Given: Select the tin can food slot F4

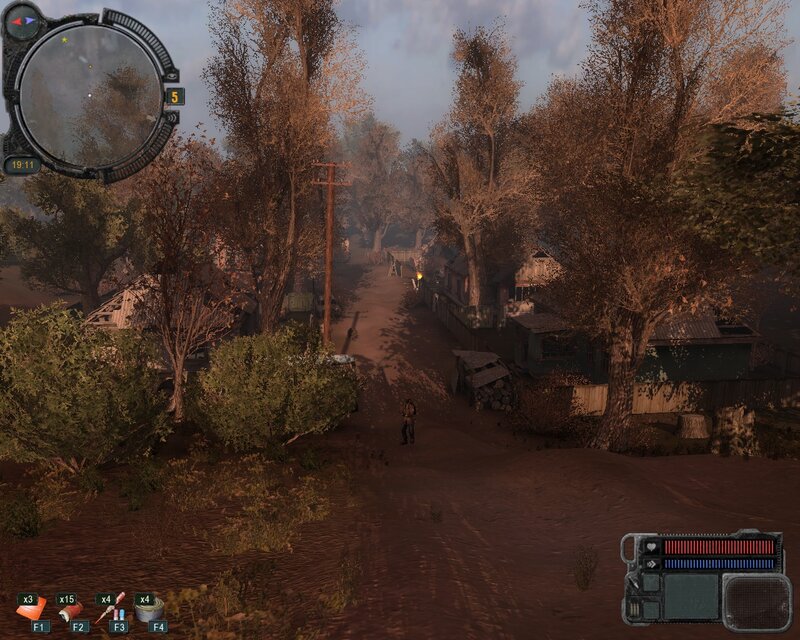Looking at the screenshot, I should [151, 607].
